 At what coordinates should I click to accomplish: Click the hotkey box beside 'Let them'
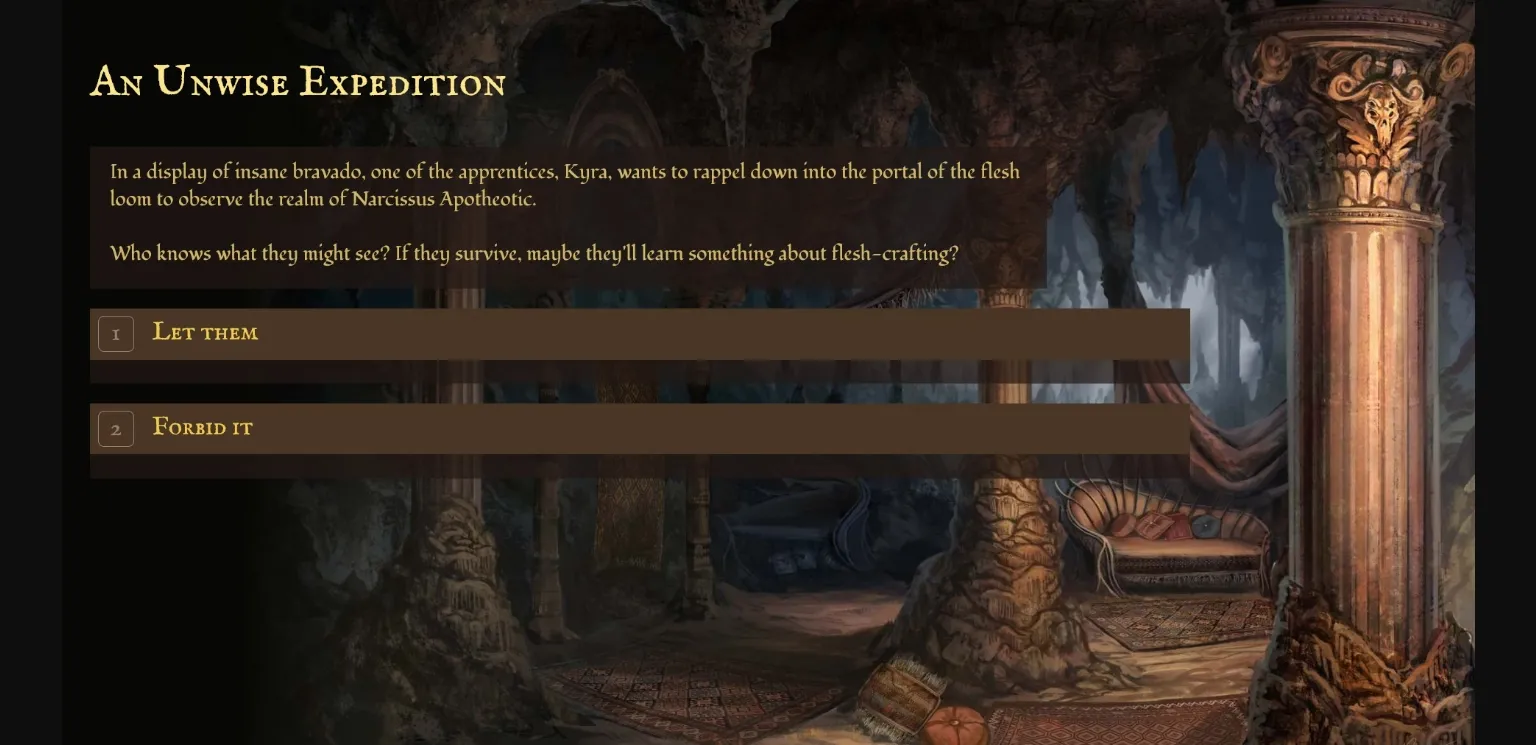pos(116,334)
